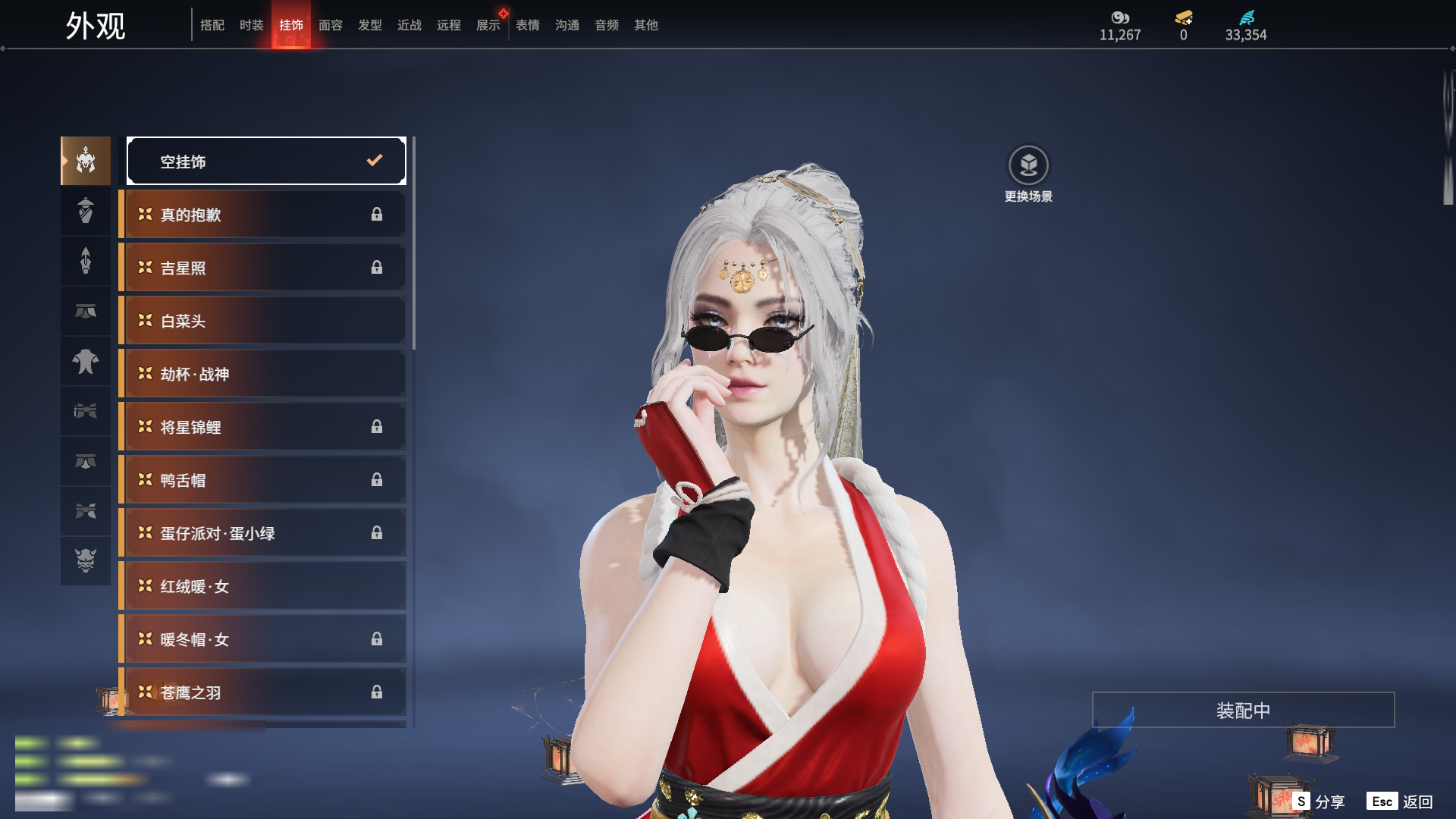Choose the locked 真的抱歉 accessory
Screen dimensions: 1456x819
coord(264,215)
